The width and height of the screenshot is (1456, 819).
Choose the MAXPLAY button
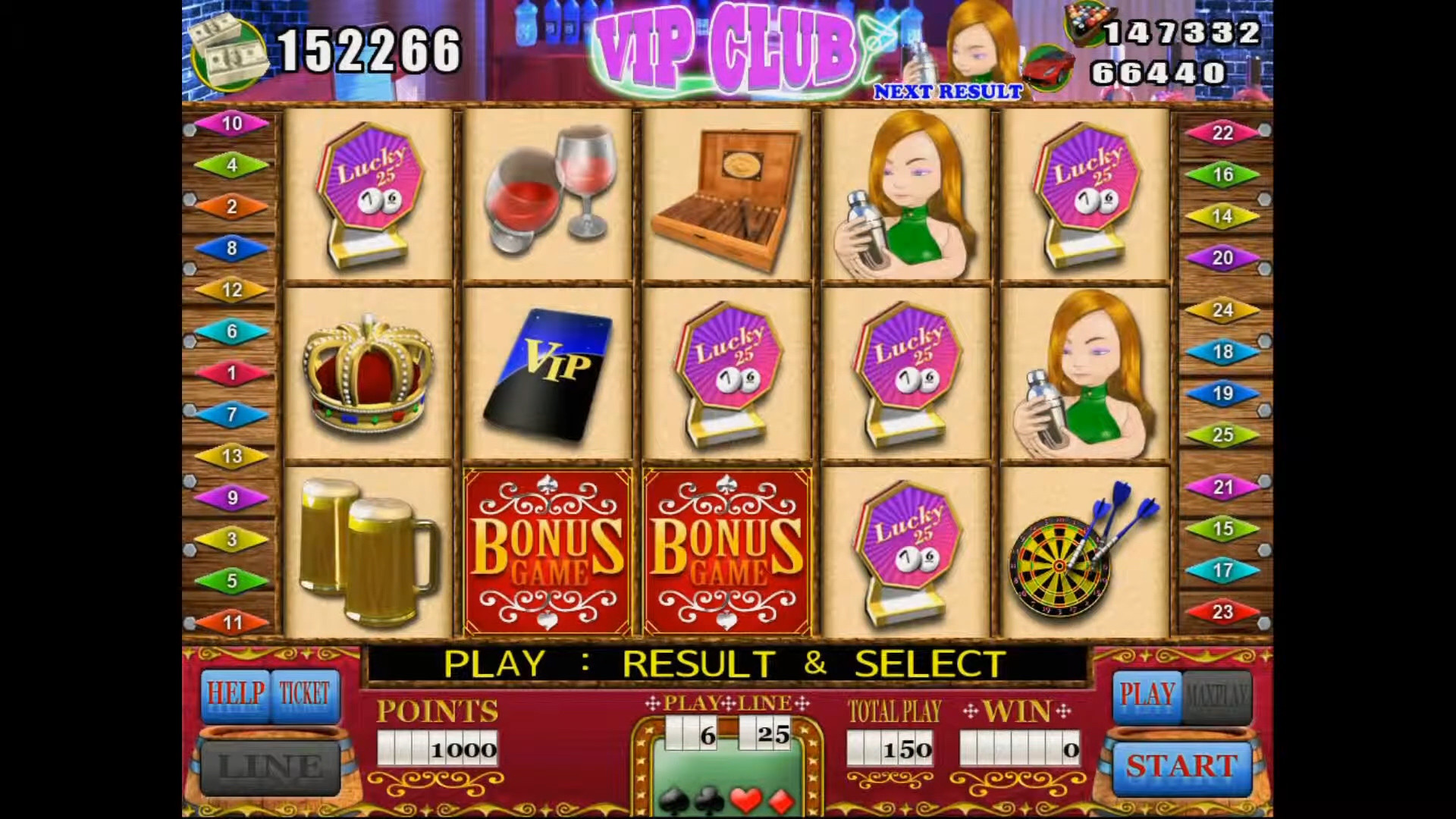click(x=1216, y=694)
